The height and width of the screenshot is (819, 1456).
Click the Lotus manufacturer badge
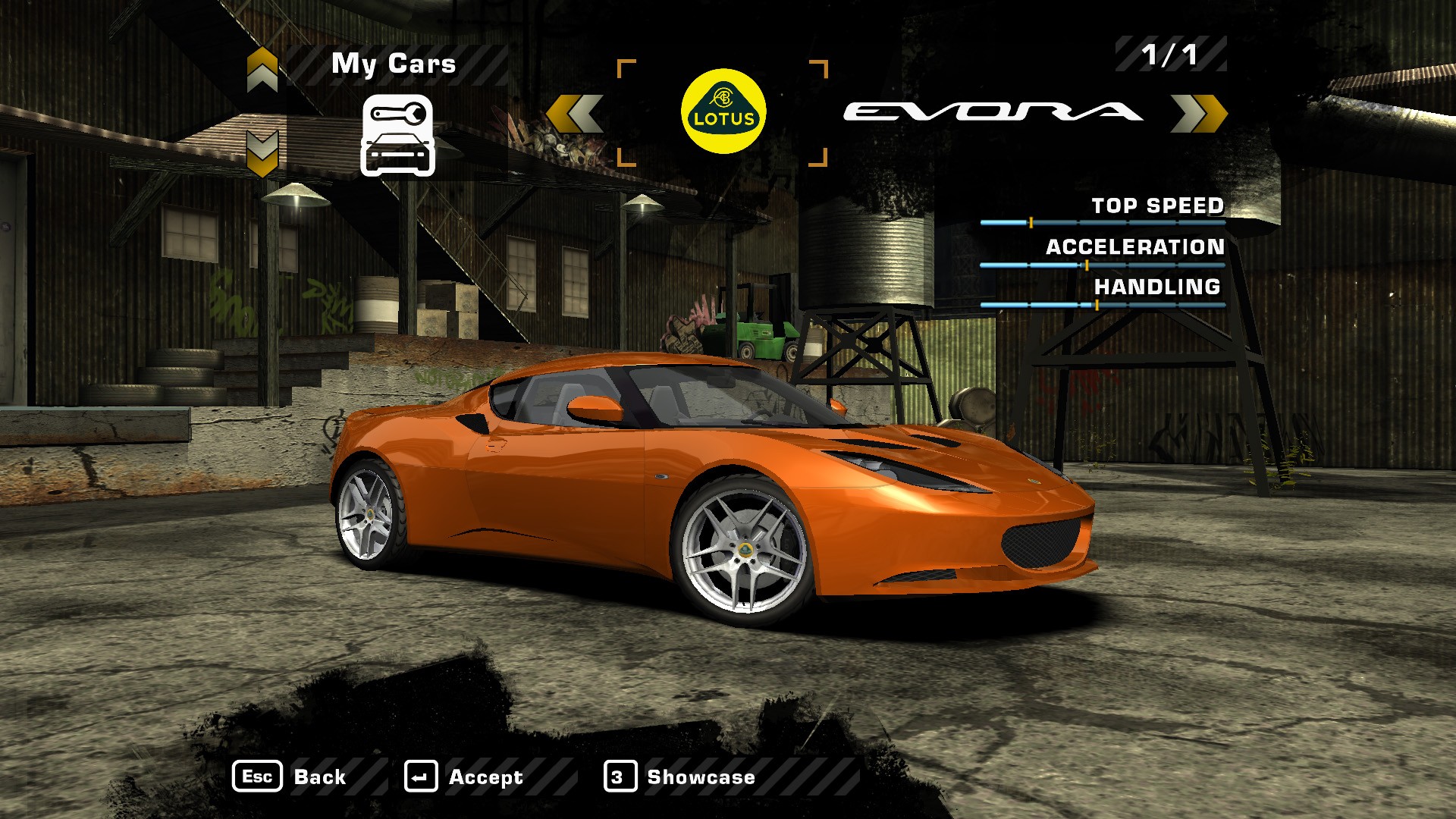(x=723, y=111)
